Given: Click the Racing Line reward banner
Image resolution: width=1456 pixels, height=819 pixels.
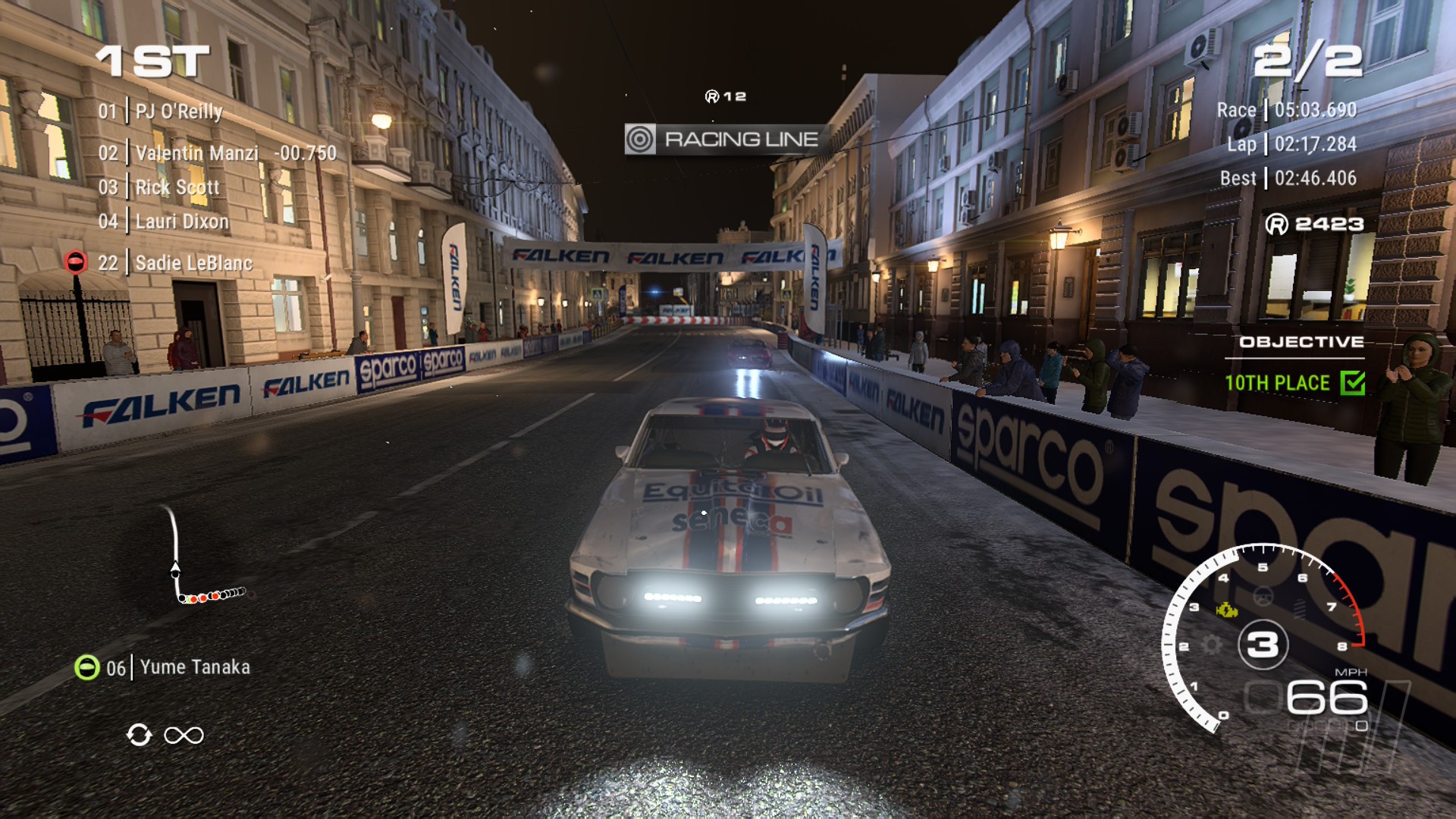Looking at the screenshot, I should (726, 140).
